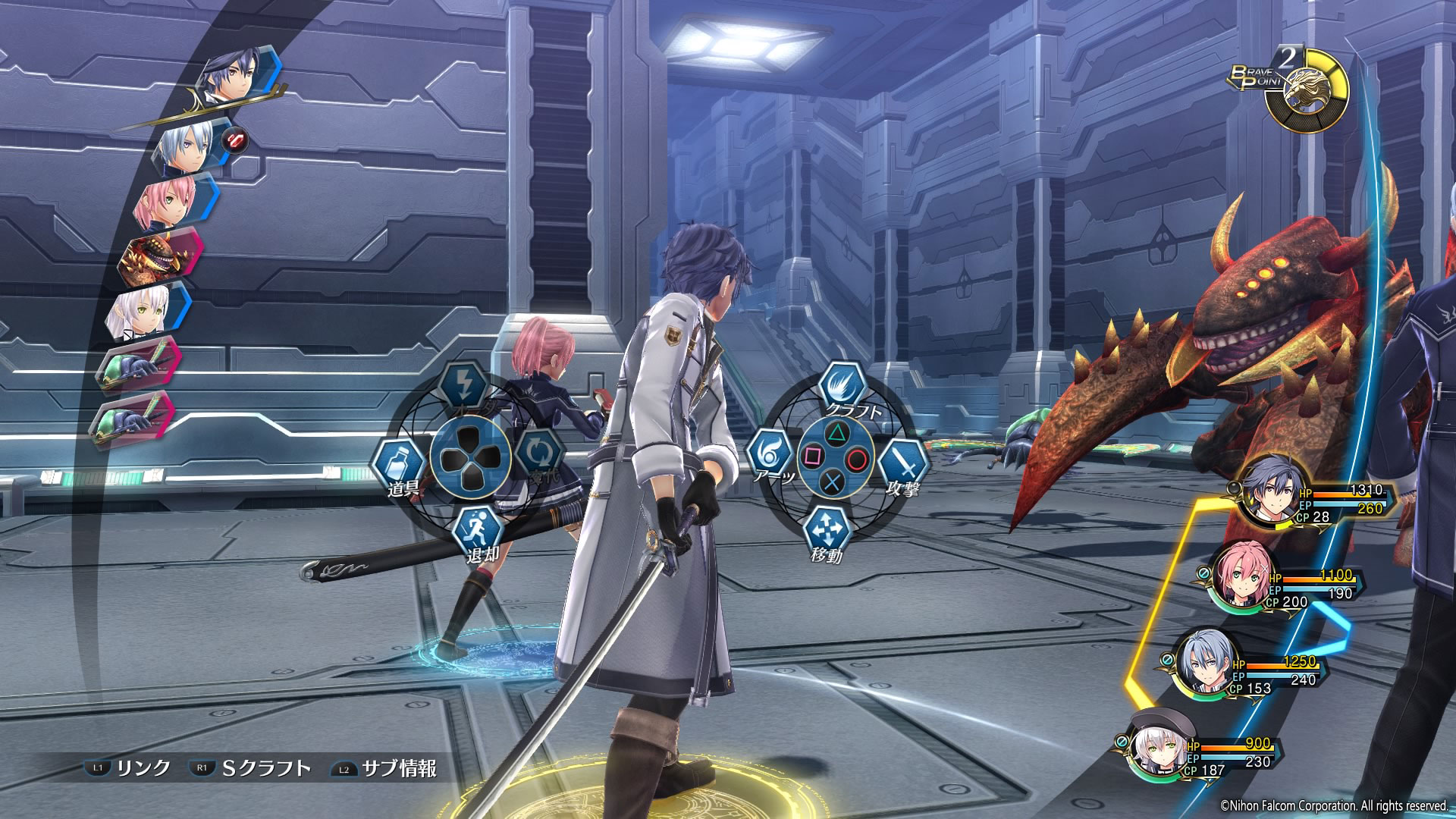1456x819 pixels.
Task: Pick pink-haired Juna's turn order portrait
Action: click(x=168, y=201)
